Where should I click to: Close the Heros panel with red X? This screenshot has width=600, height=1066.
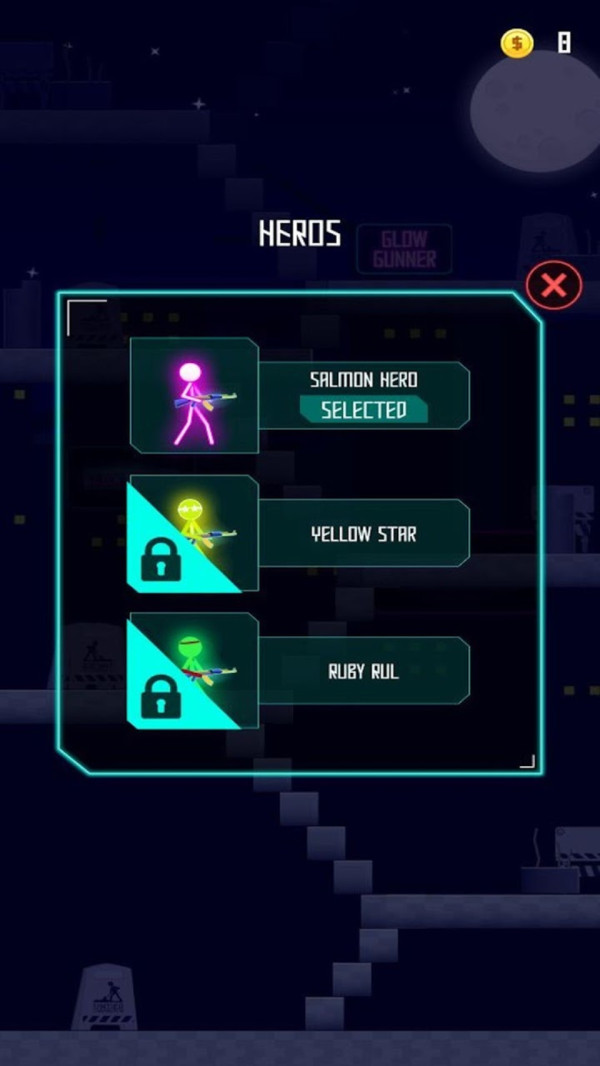pos(553,287)
